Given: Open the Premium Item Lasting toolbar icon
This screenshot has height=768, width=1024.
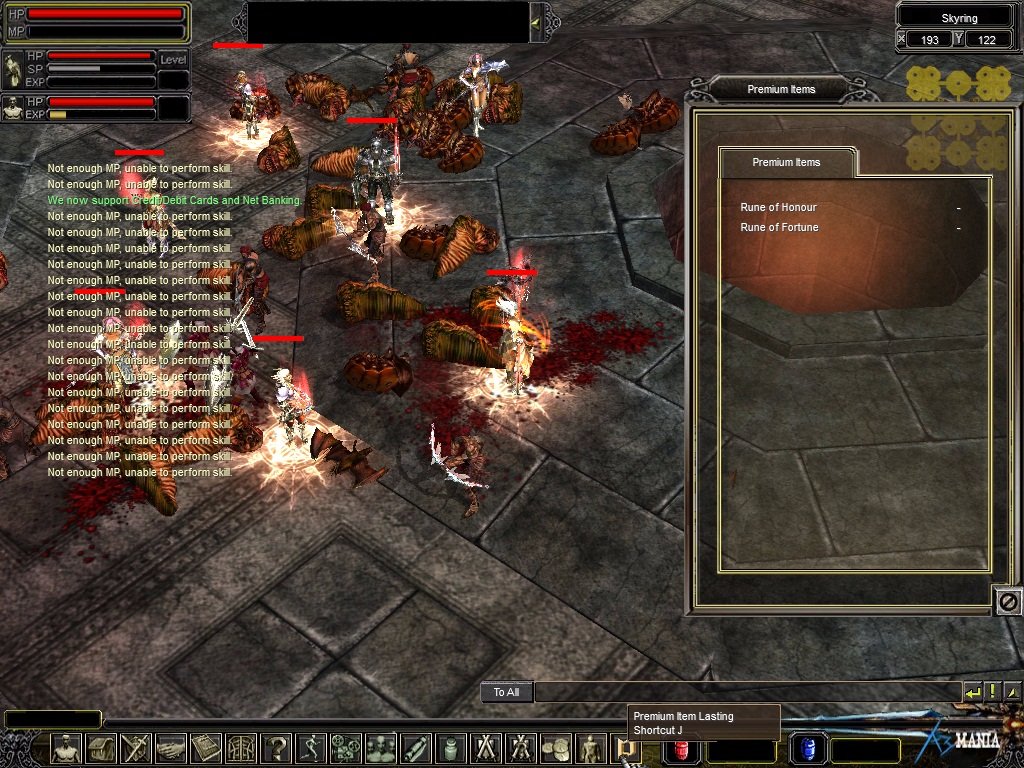Looking at the screenshot, I should (x=625, y=748).
